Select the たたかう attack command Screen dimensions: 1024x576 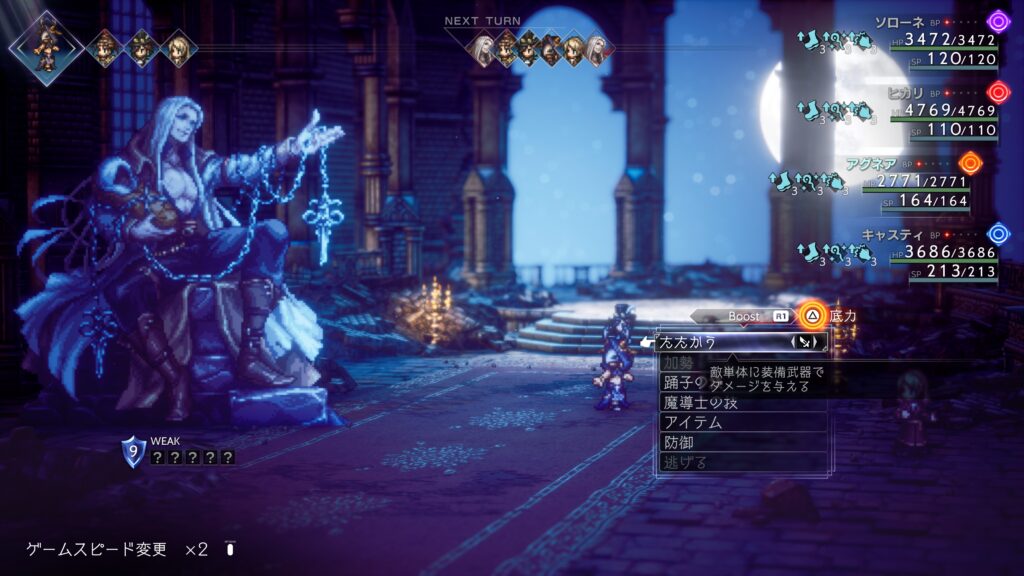coord(700,342)
